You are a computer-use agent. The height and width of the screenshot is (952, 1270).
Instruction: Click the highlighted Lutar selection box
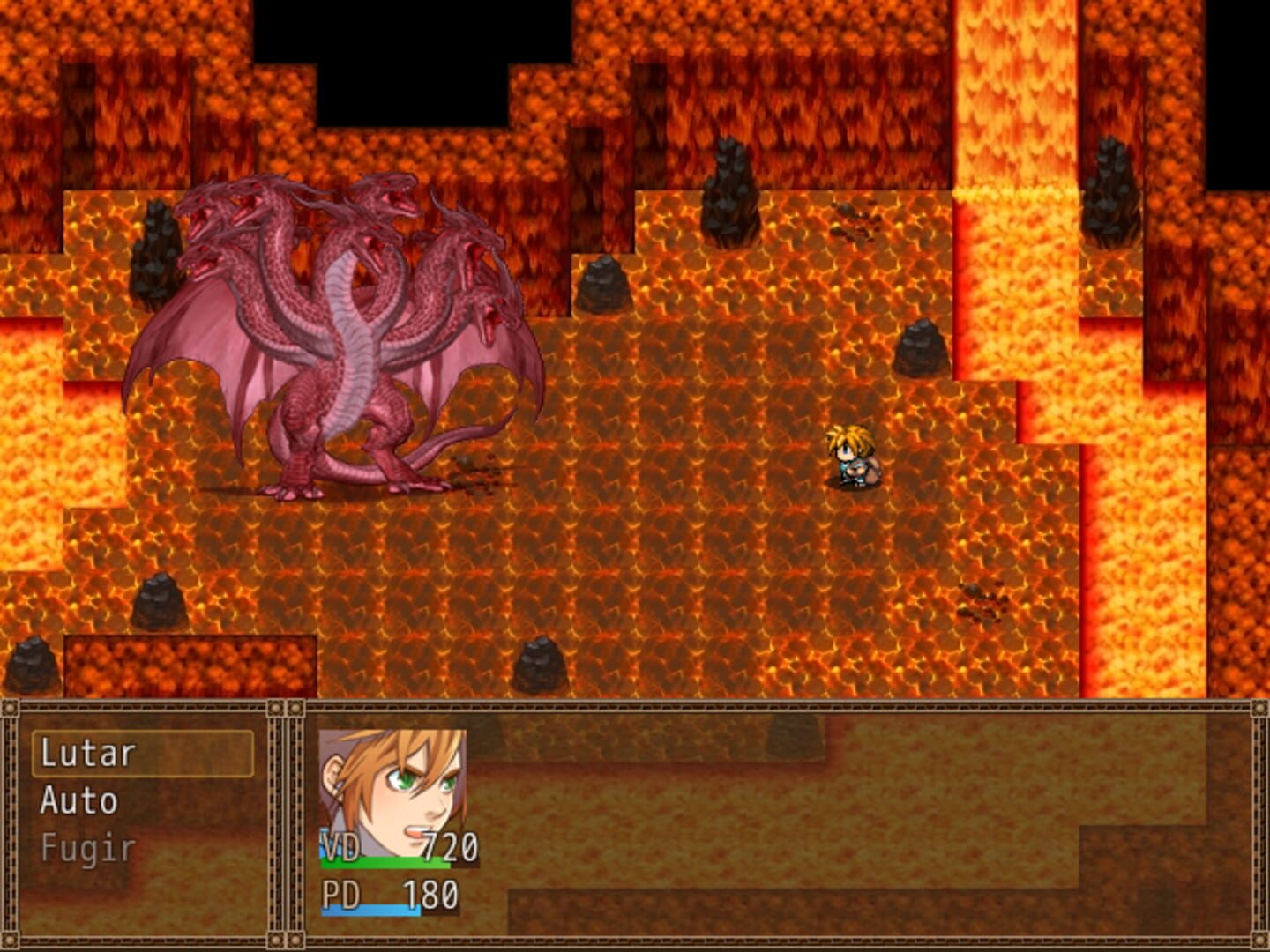[x=146, y=755]
